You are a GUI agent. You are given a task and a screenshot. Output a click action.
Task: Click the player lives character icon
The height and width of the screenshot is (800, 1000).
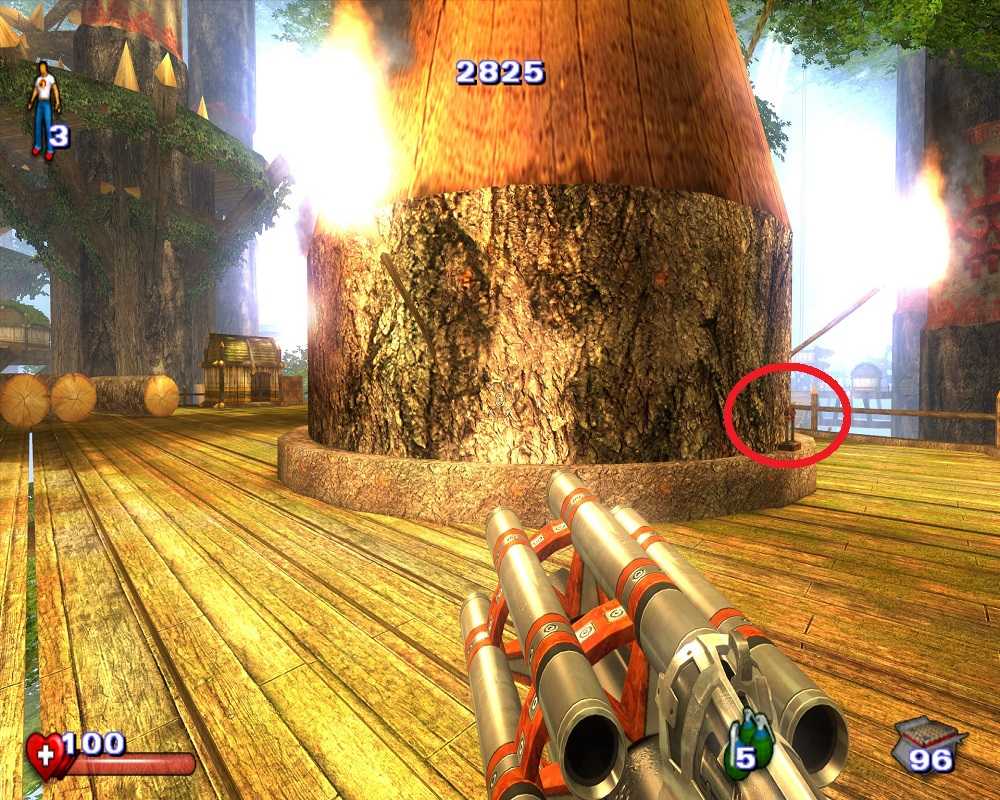(x=43, y=108)
